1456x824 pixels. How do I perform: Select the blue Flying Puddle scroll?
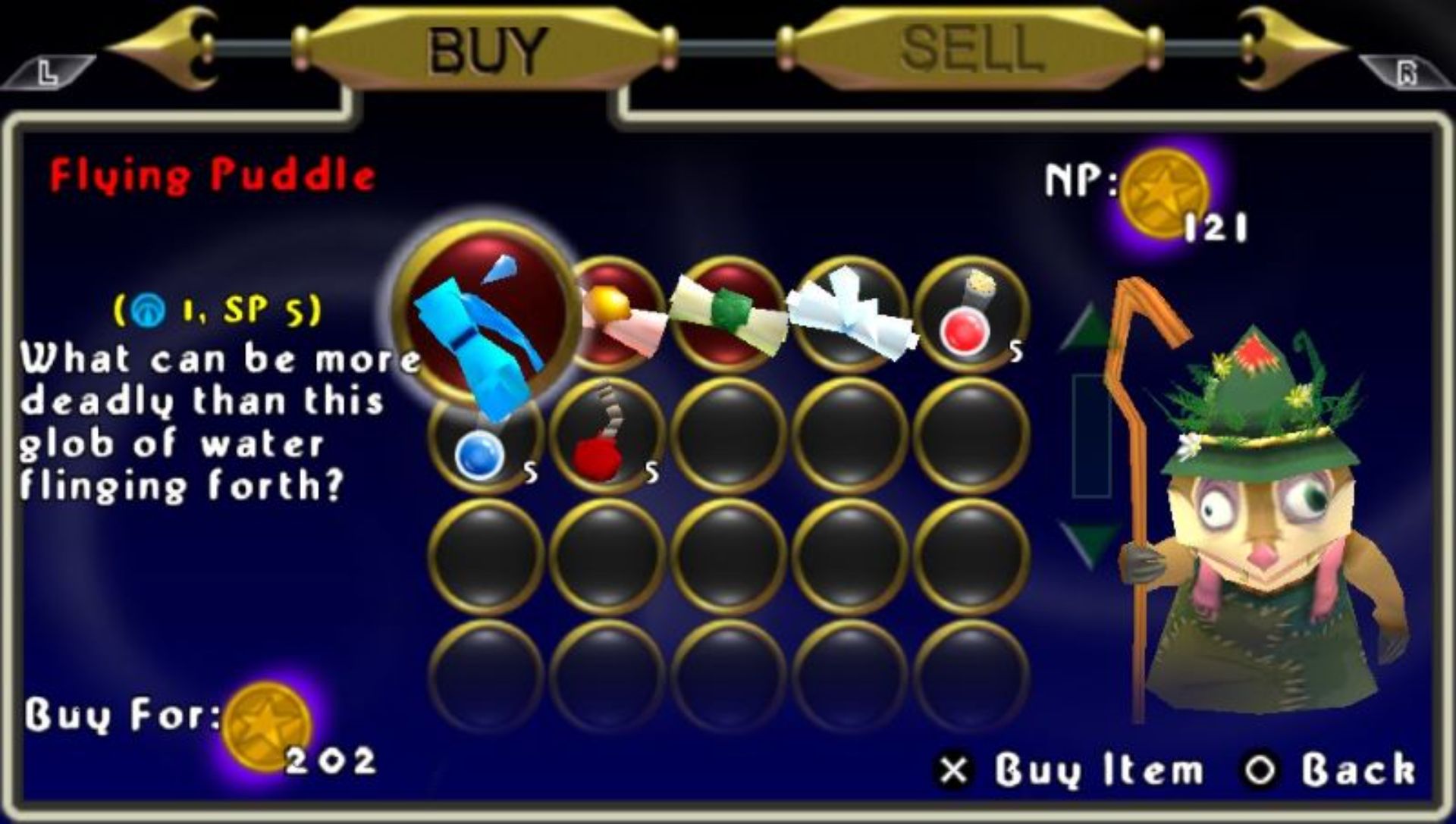click(x=485, y=315)
